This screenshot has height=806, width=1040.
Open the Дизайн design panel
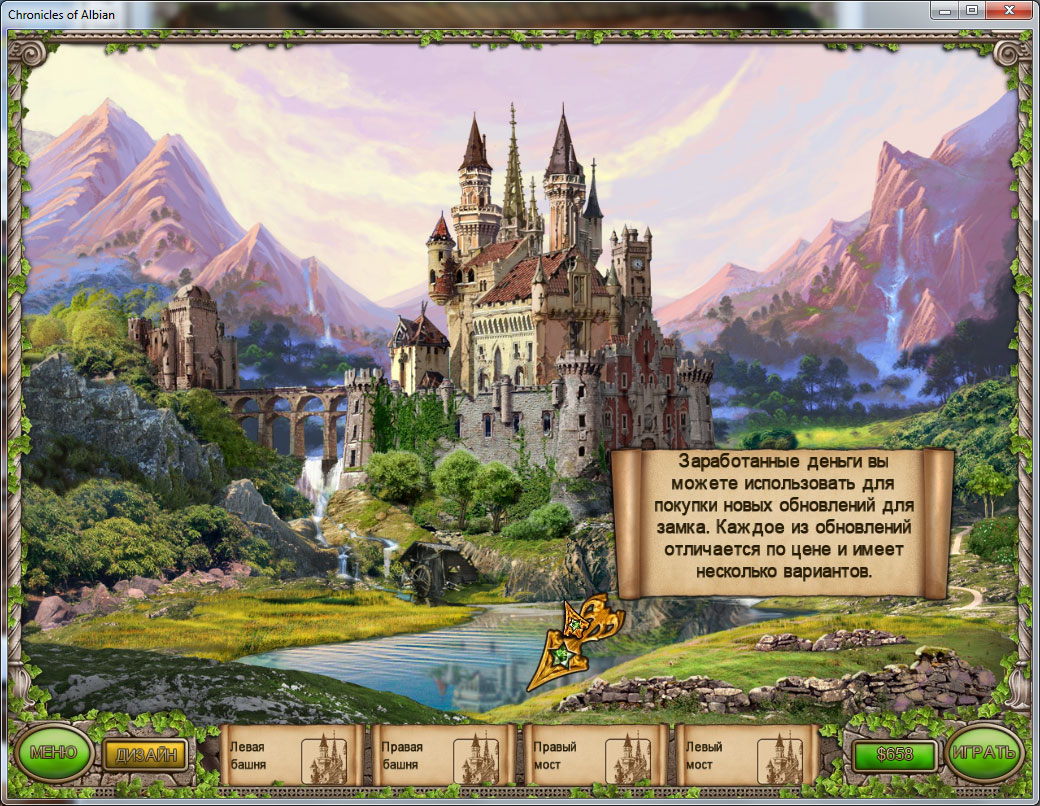pyautogui.click(x=145, y=754)
